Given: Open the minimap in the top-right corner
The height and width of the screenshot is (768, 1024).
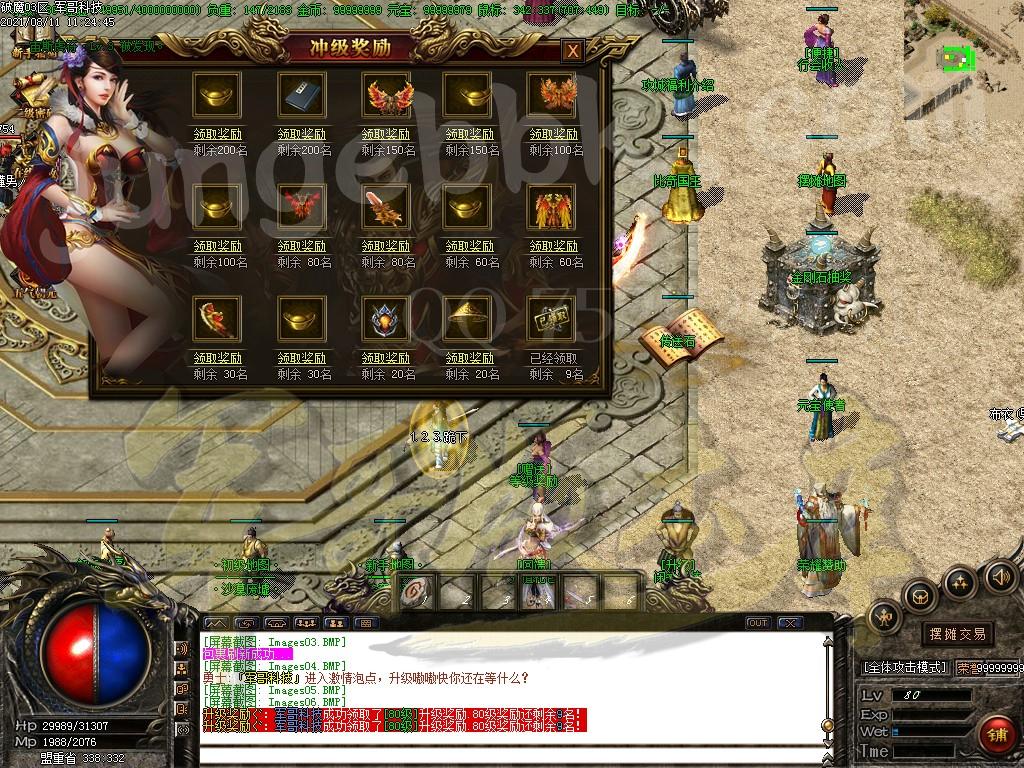Looking at the screenshot, I should (x=962, y=58).
